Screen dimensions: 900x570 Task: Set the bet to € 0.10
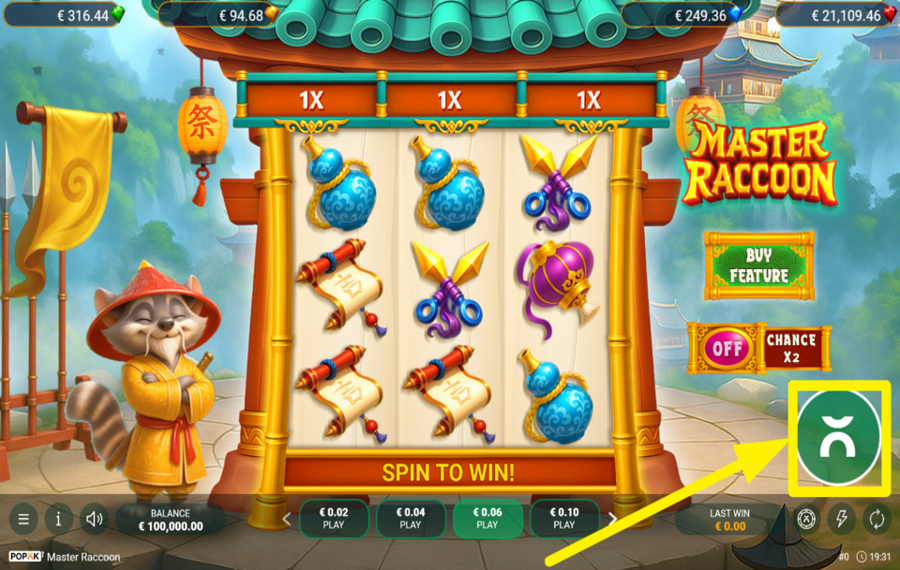click(x=564, y=518)
